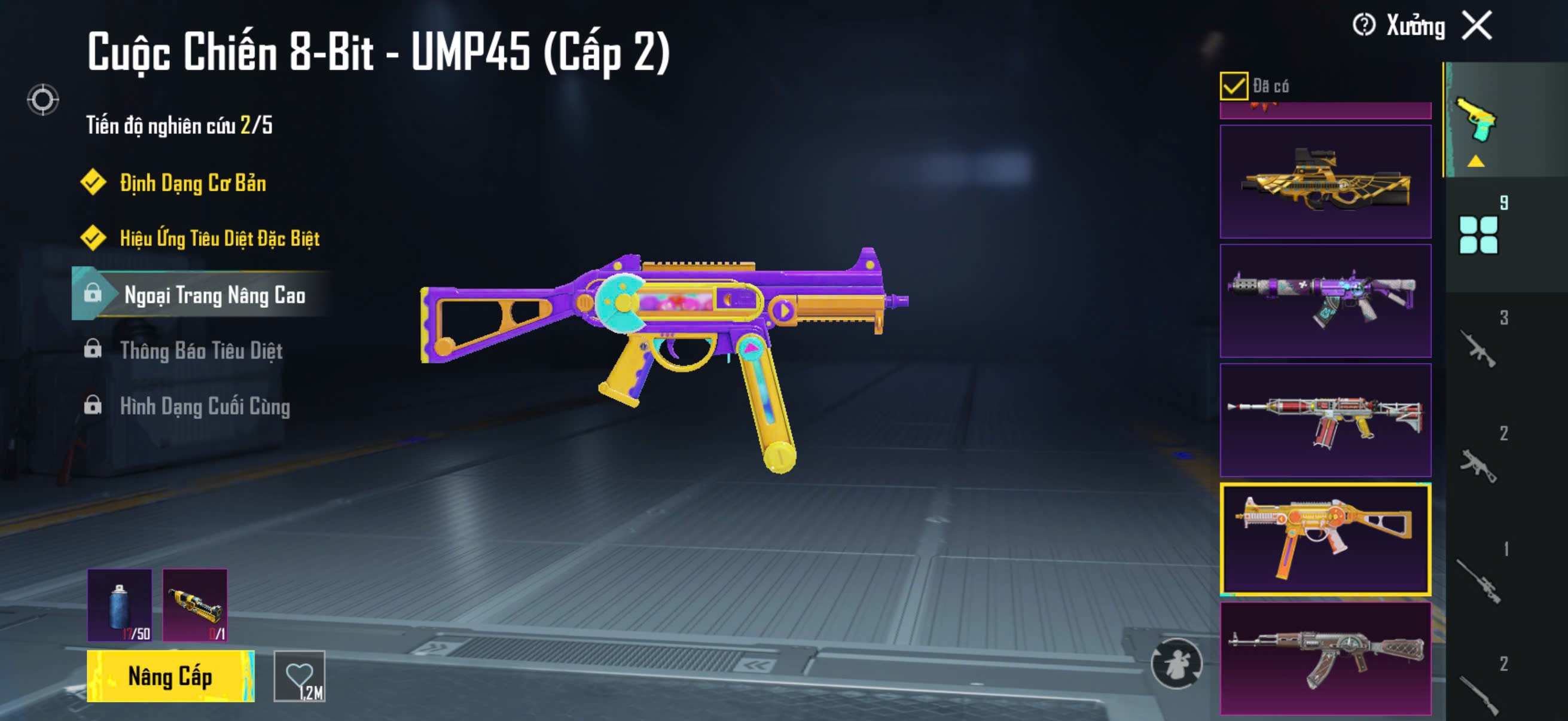The width and height of the screenshot is (1568, 721).
Task: Like the skin with the heart button
Action: click(300, 676)
